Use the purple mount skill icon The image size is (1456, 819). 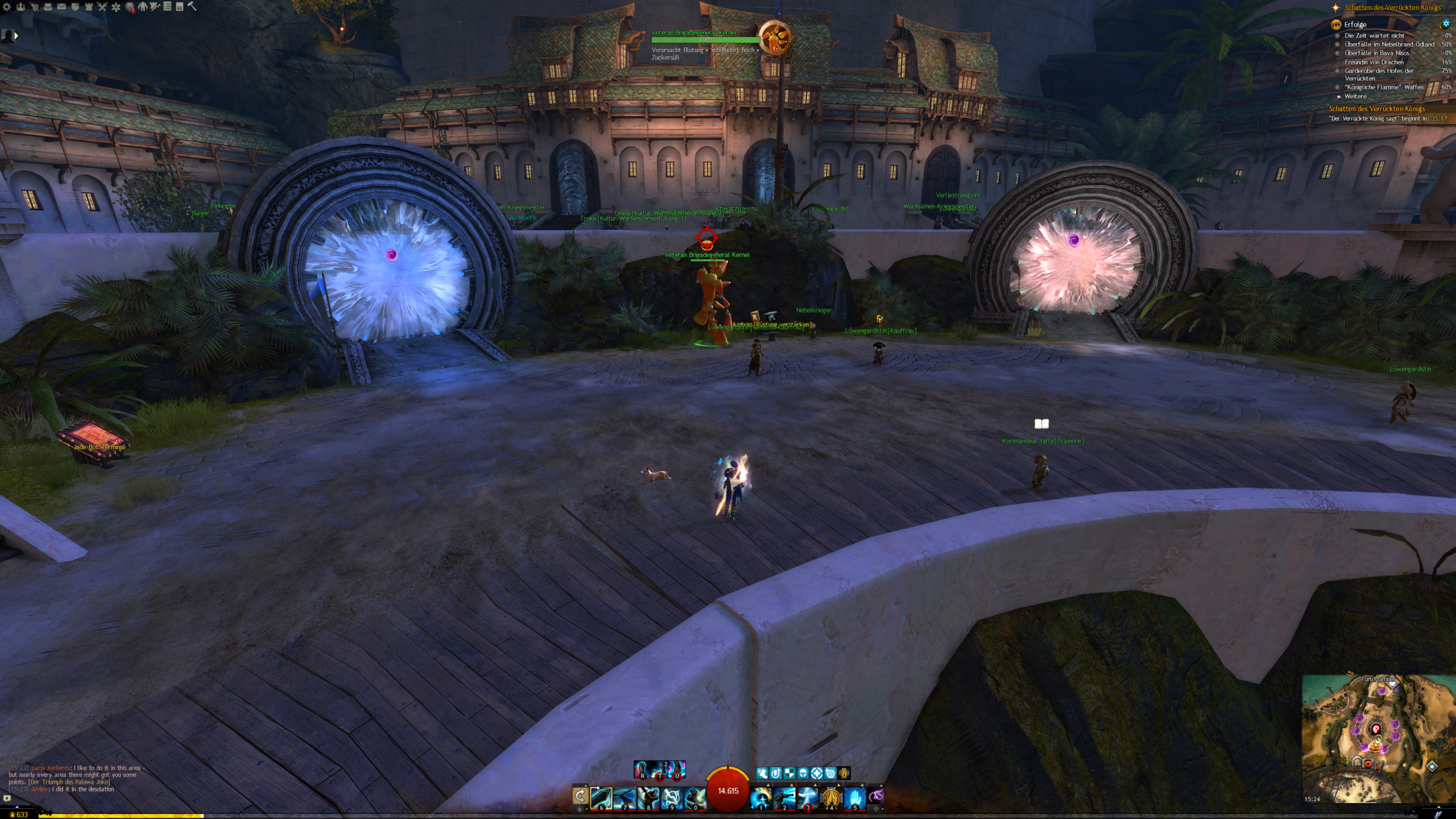point(876,796)
